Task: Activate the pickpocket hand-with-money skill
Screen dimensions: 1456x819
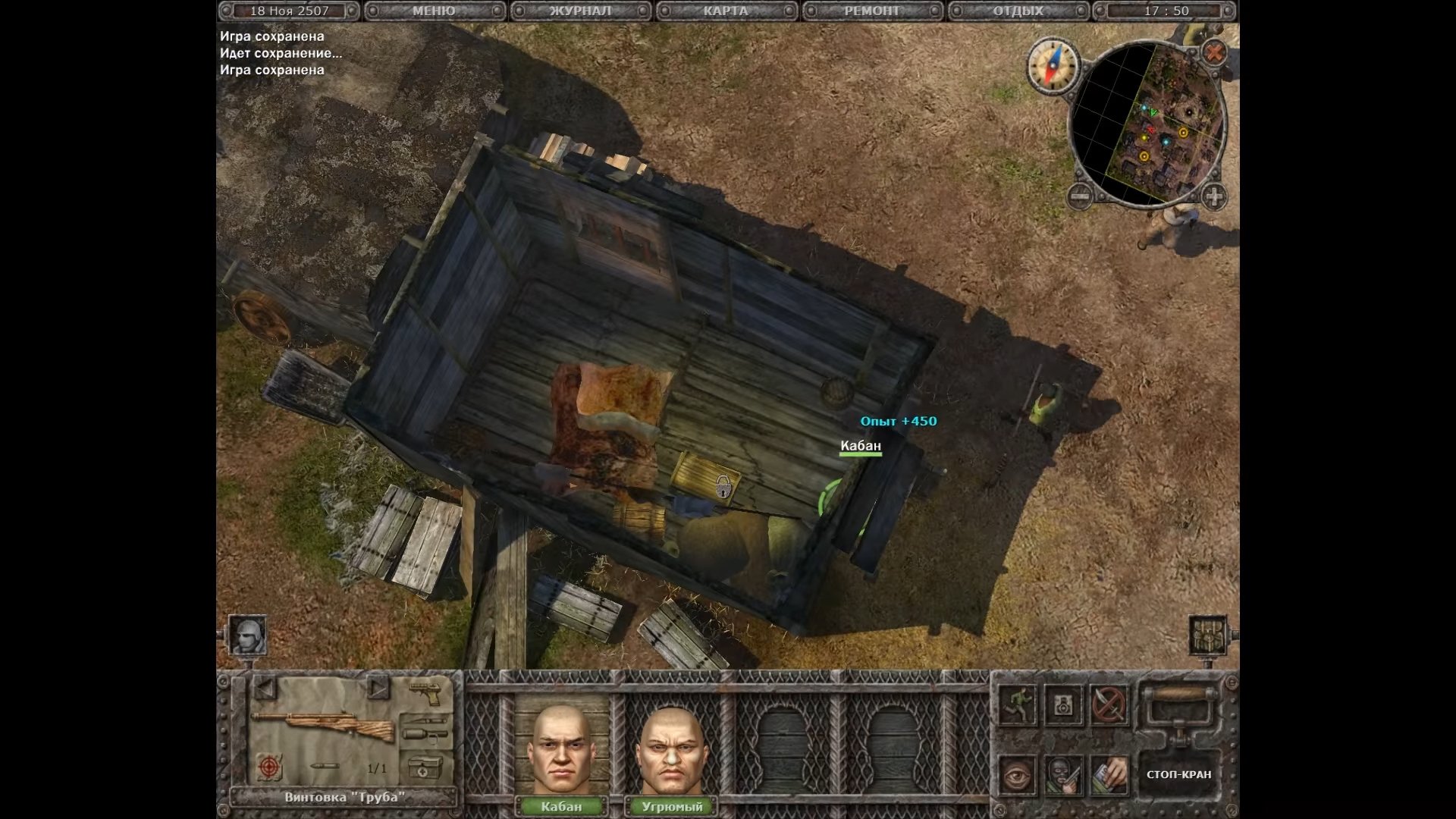Action: [1108, 774]
